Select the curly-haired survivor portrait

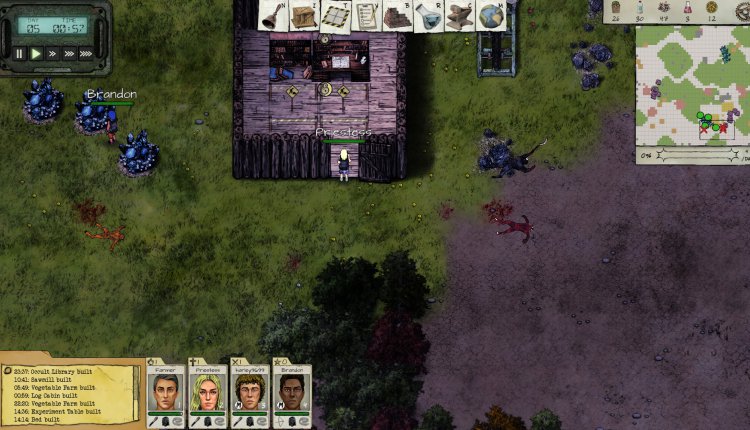pyautogui.click(x=249, y=391)
